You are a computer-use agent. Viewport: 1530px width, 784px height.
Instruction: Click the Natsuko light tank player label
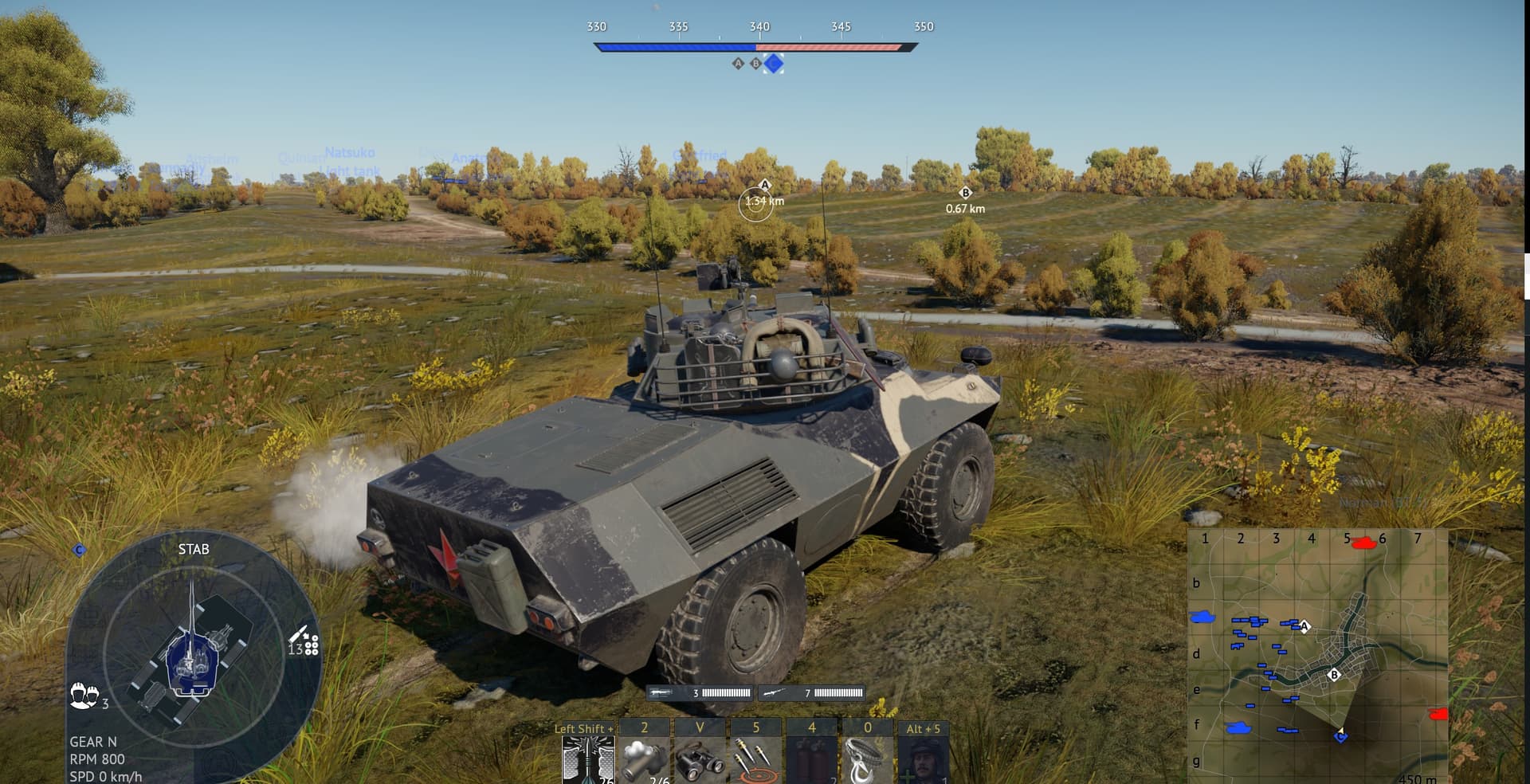pos(351,159)
